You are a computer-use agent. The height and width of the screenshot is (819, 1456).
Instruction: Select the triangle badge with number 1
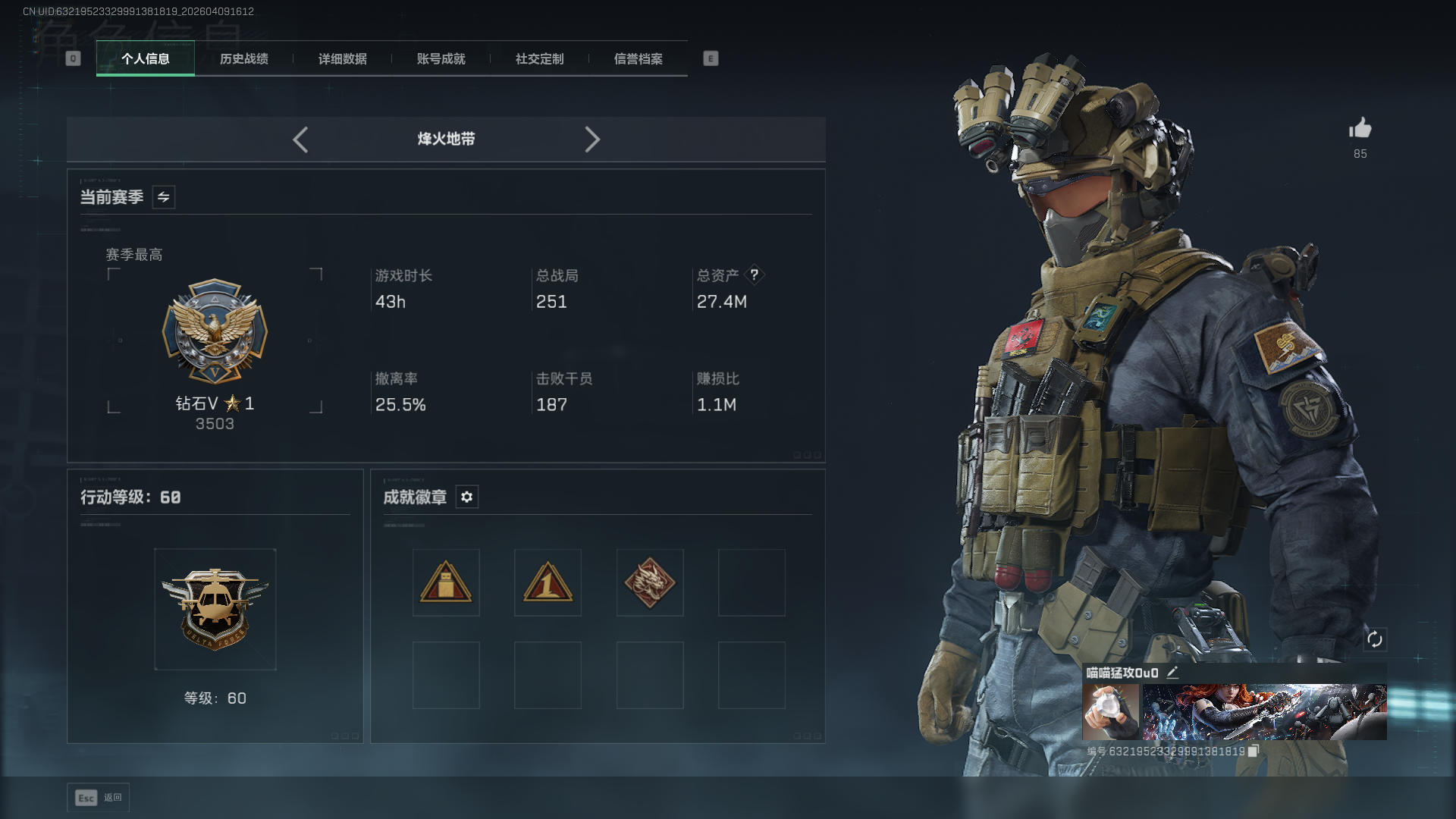click(x=548, y=582)
